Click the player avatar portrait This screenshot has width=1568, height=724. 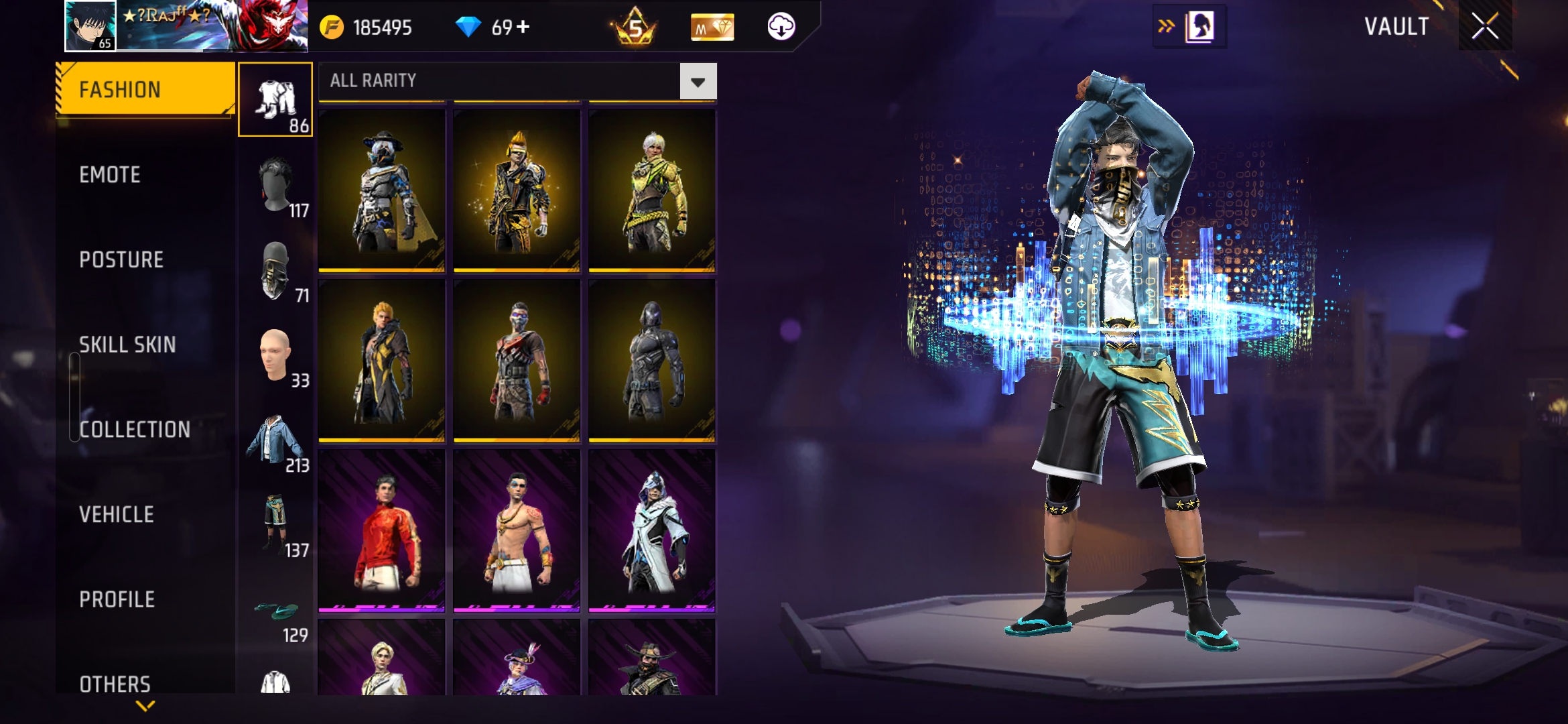(x=90, y=26)
